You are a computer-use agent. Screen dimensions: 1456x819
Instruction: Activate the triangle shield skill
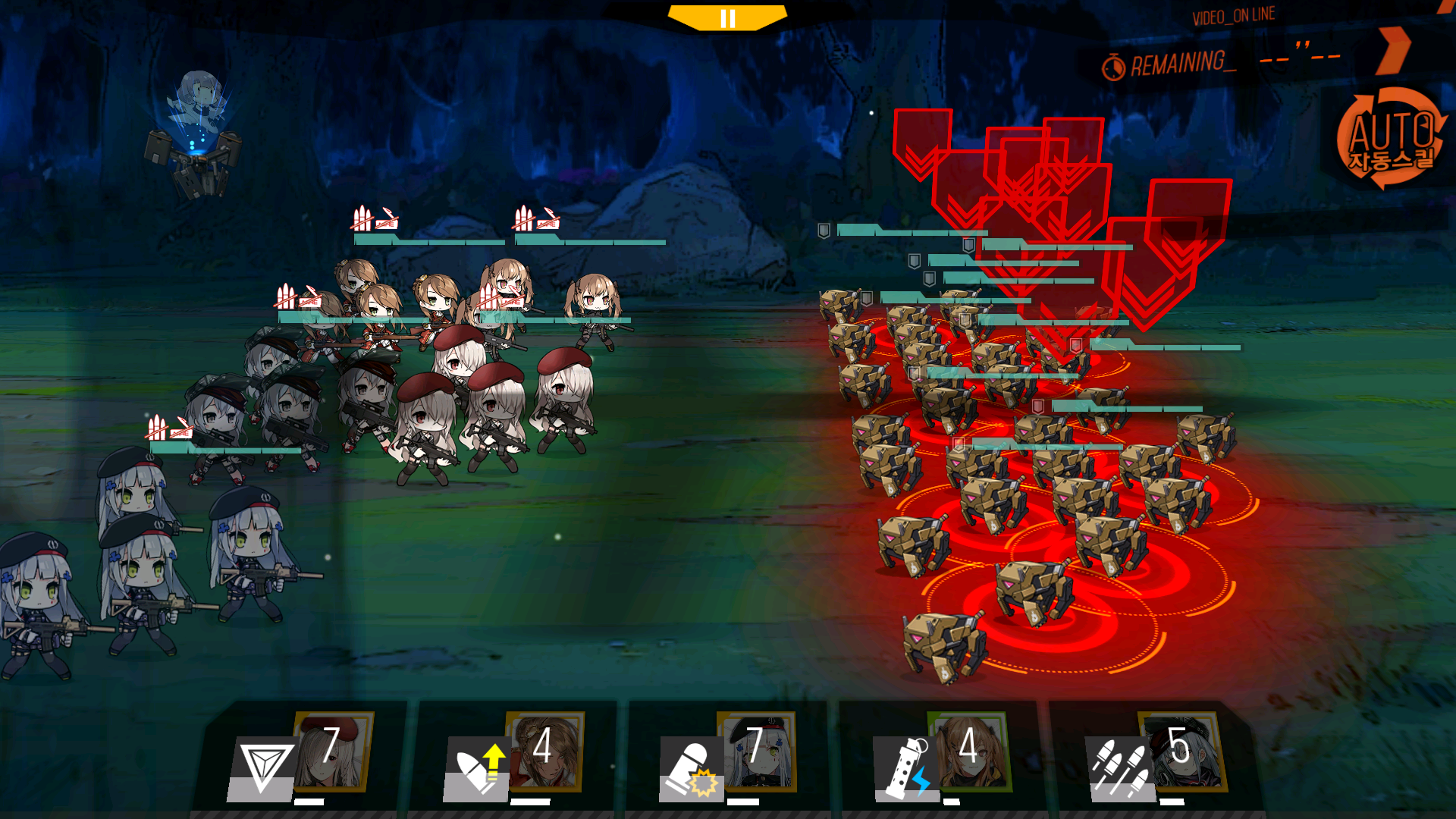(x=262, y=767)
